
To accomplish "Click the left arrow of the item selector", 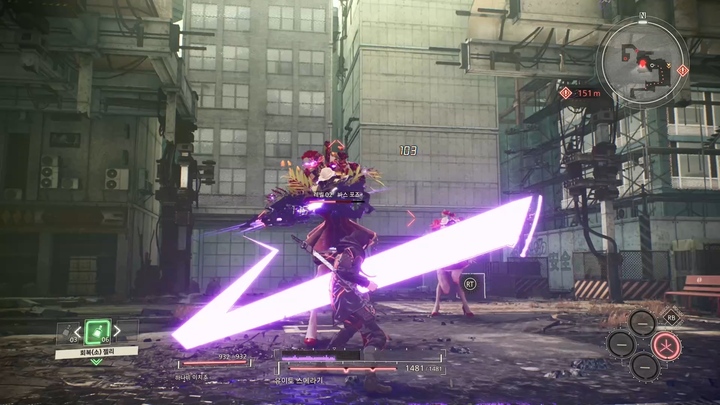I will click(78, 330).
